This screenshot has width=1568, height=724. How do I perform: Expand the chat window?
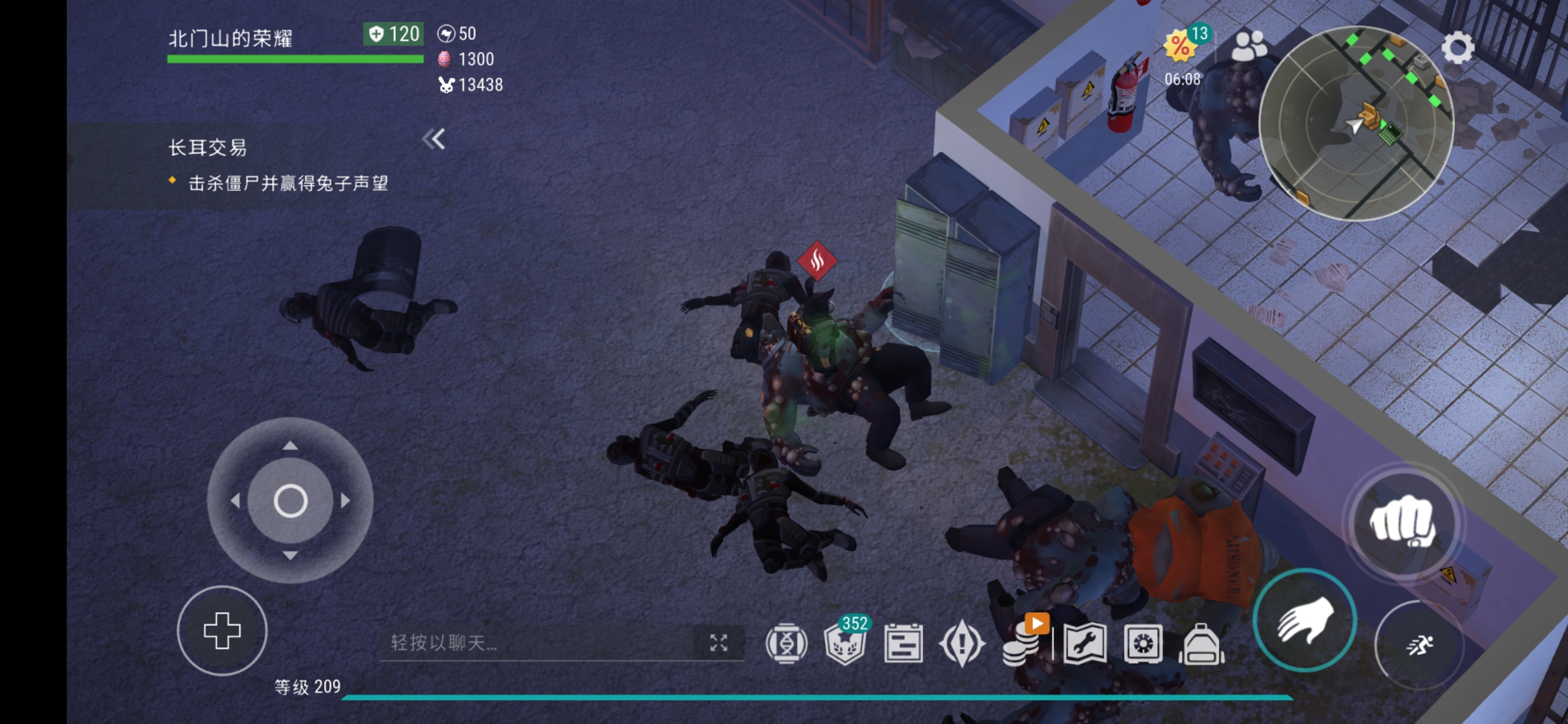(x=718, y=643)
